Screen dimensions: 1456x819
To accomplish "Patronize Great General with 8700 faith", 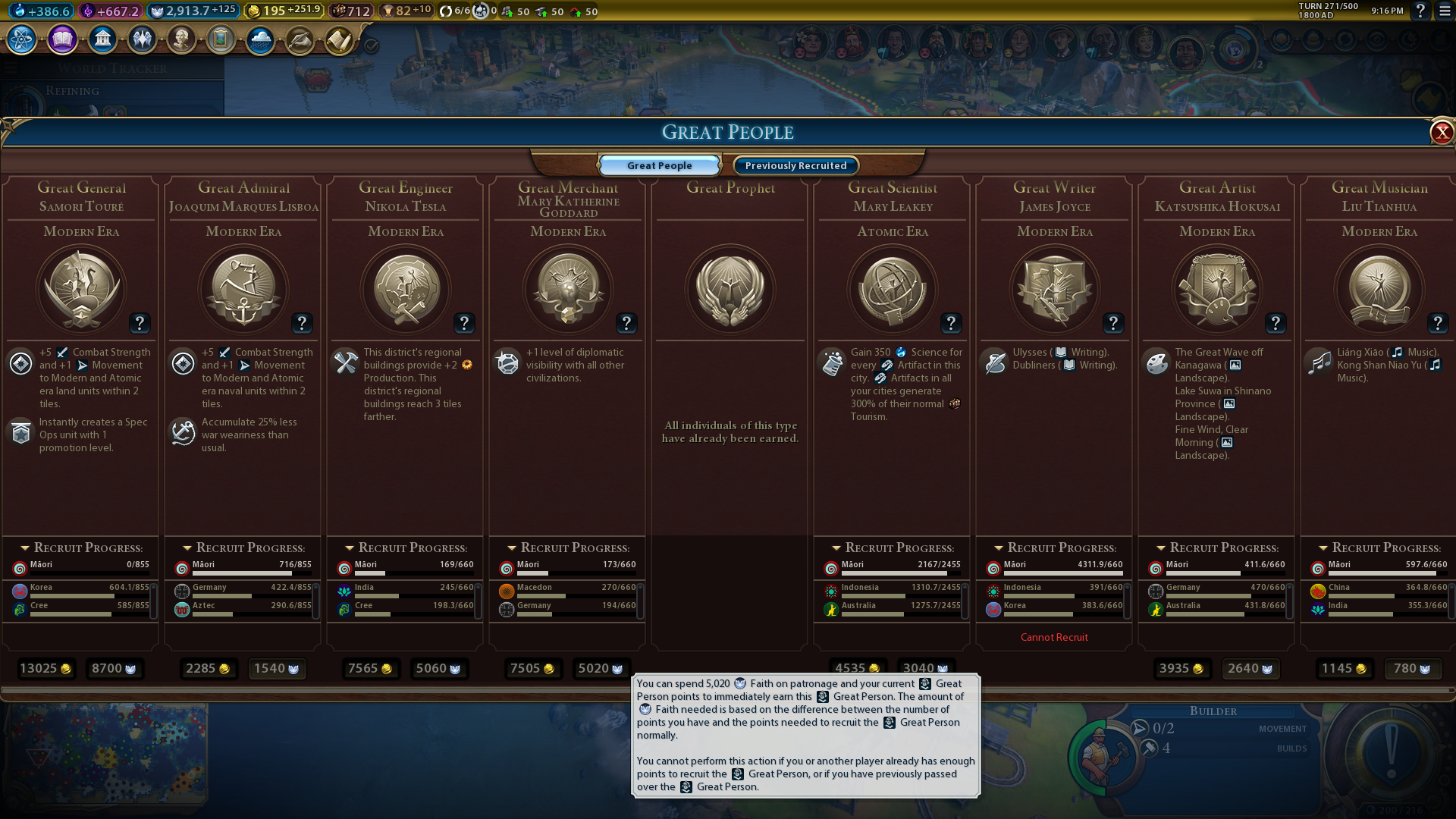I will pyautogui.click(x=114, y=668).
